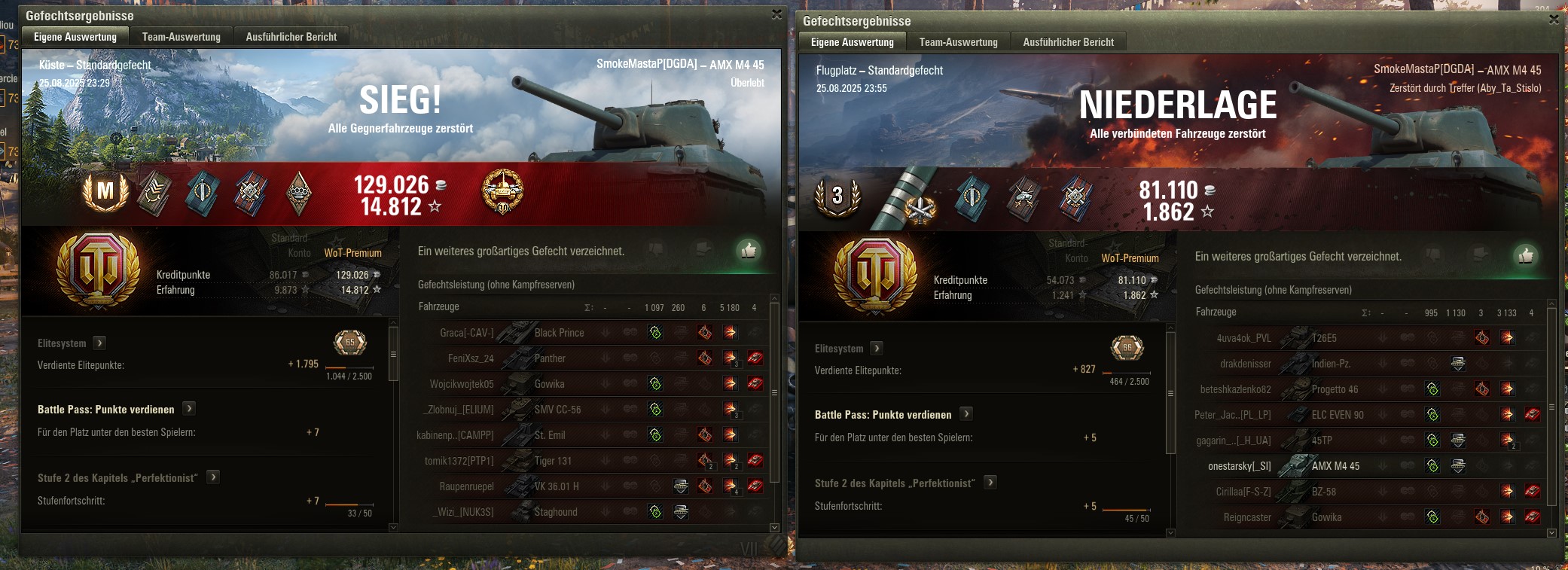Screen dimensions: 1568x570
Task: Expand the Stufe 2 des Kapitels Perfektionist section
Action: pos(212,477)
